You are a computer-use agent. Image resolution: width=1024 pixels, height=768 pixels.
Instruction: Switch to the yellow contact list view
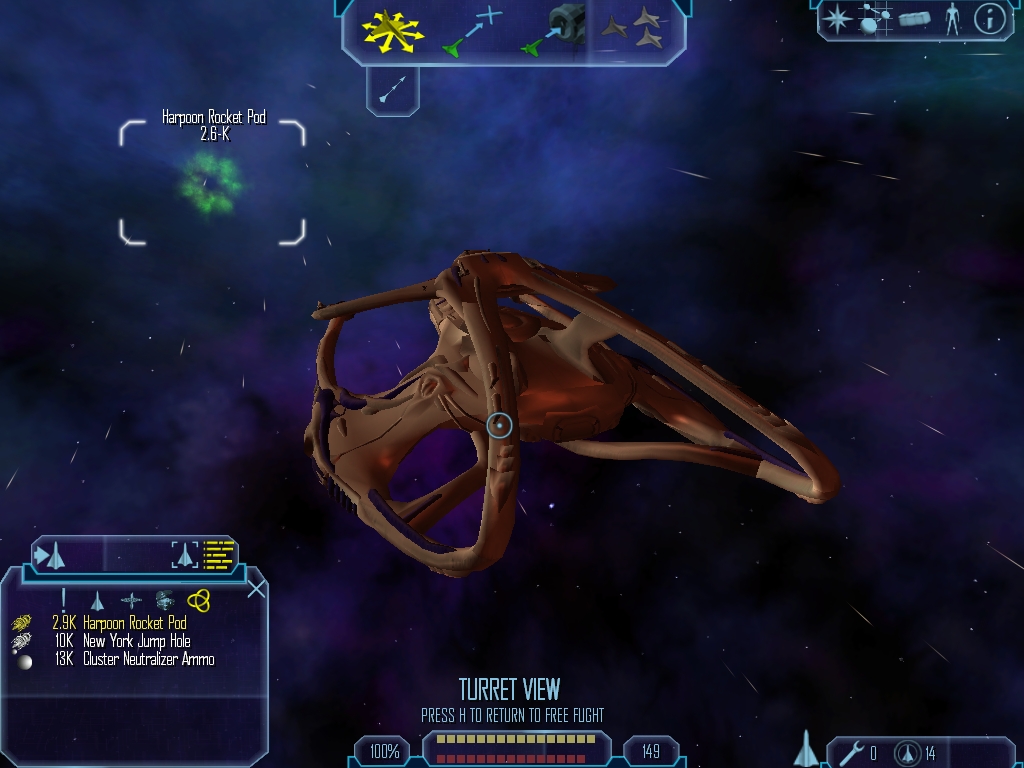tap(219, 554)
